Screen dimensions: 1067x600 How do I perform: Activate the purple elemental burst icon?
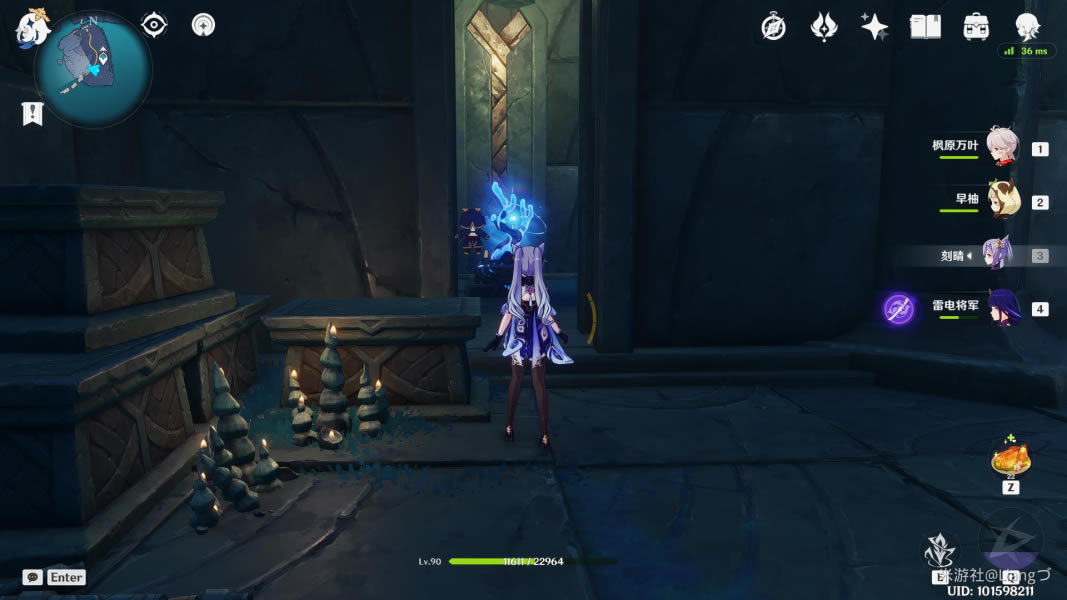tap(1010, 548)
